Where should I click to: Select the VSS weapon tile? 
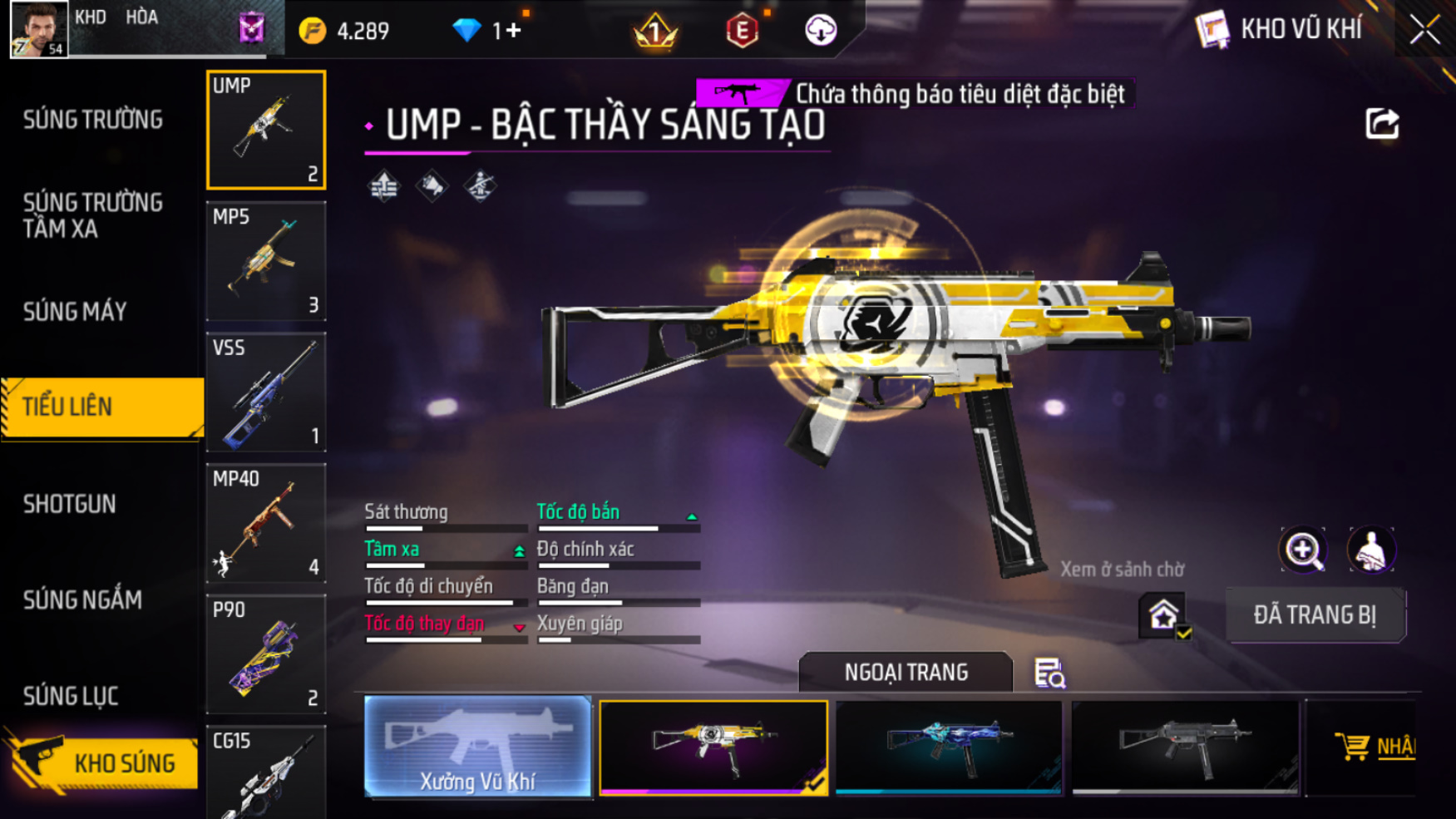pyautogui.click(x=266, y=392)
